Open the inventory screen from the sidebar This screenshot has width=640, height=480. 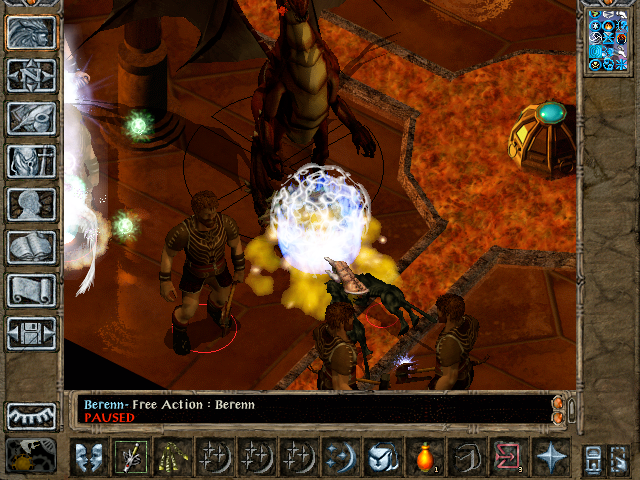click(31, 161)
